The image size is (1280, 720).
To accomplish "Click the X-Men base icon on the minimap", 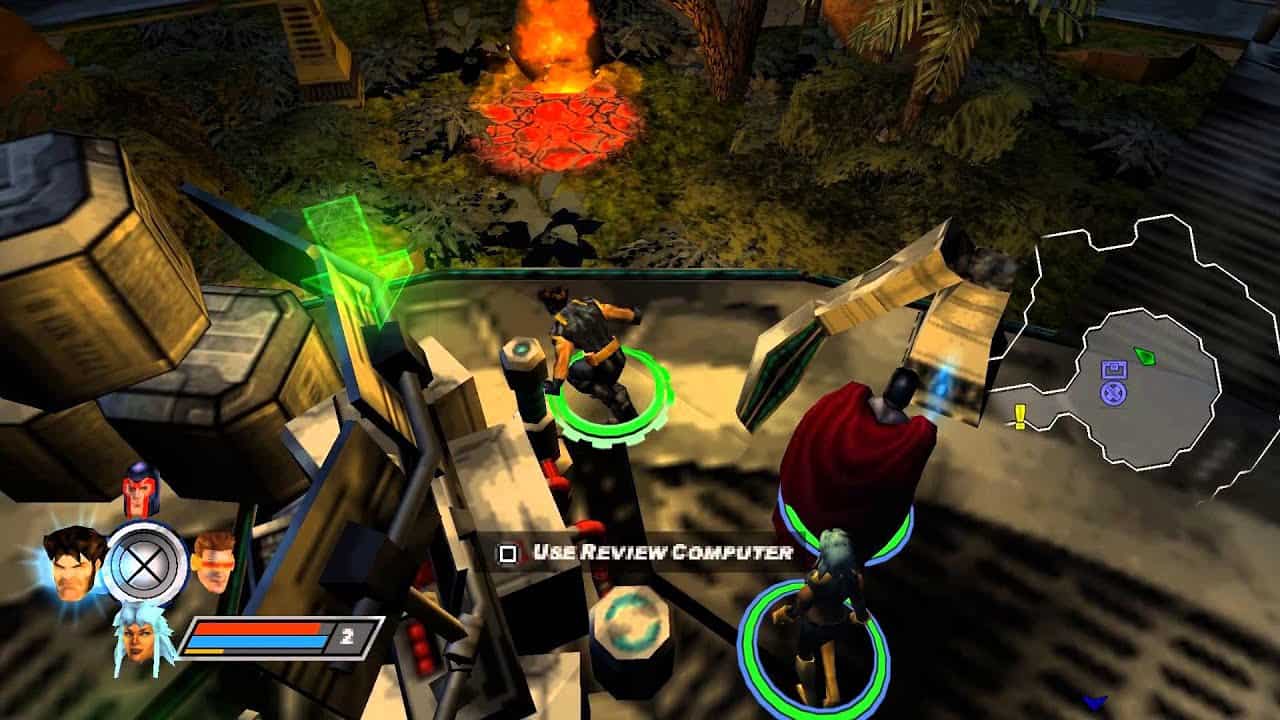I will 1113,393.
